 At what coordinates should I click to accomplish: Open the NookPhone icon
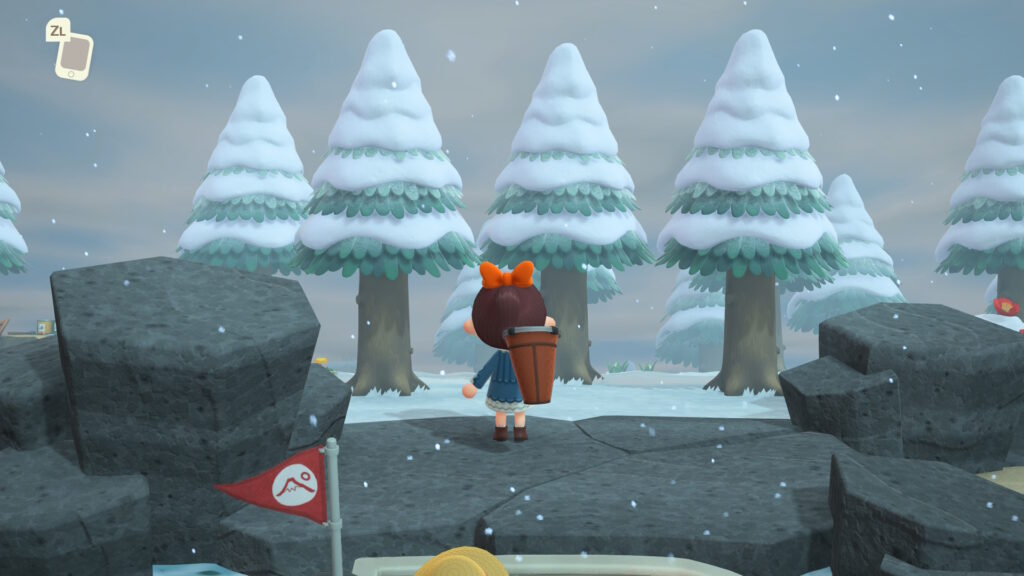point(74,56)
